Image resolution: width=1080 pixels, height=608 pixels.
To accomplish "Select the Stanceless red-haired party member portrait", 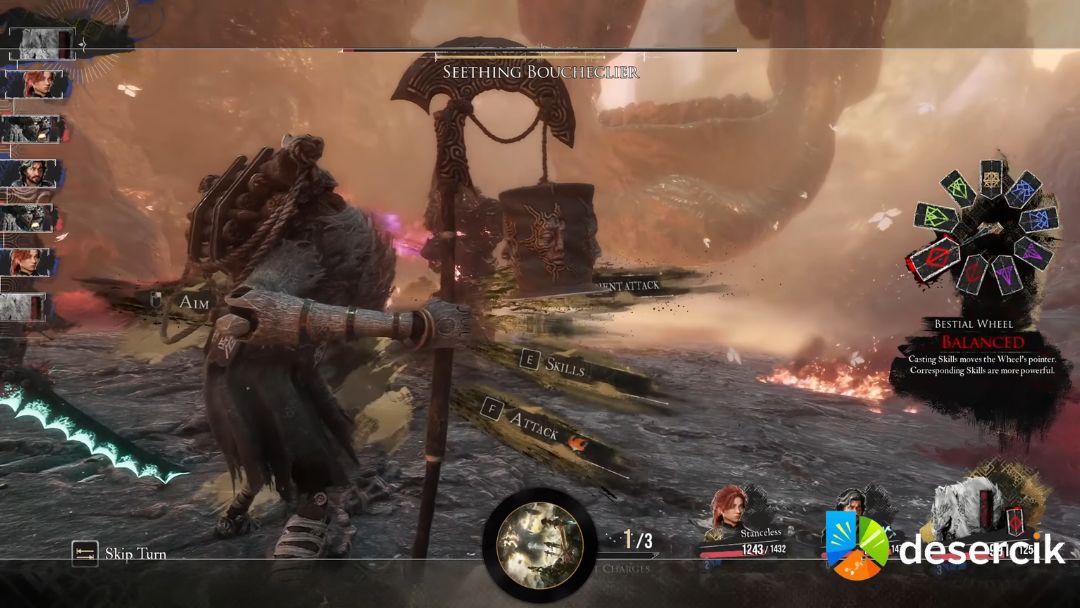I will tap(729, 511).
